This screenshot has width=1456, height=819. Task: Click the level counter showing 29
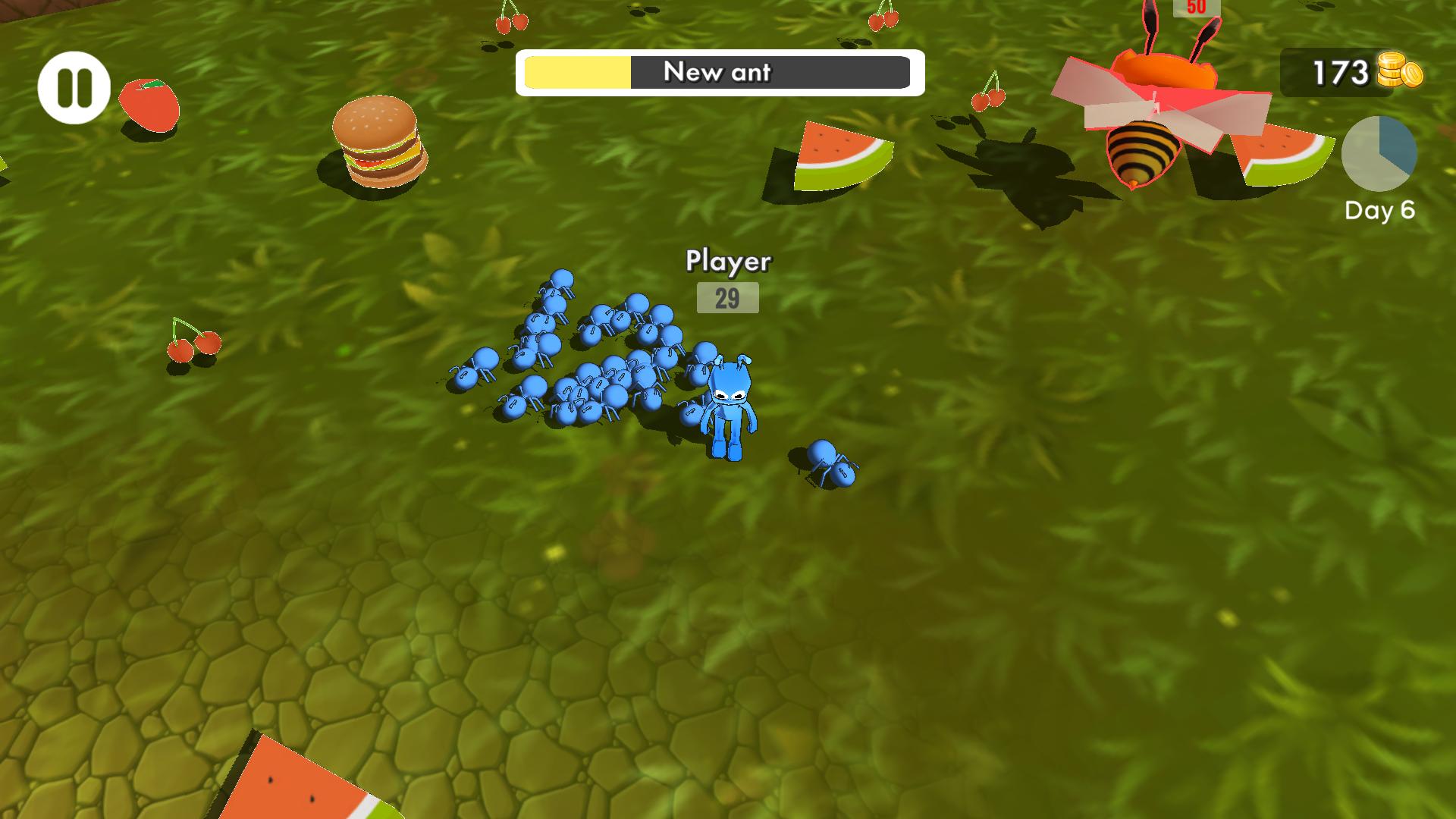click(726, 299)
